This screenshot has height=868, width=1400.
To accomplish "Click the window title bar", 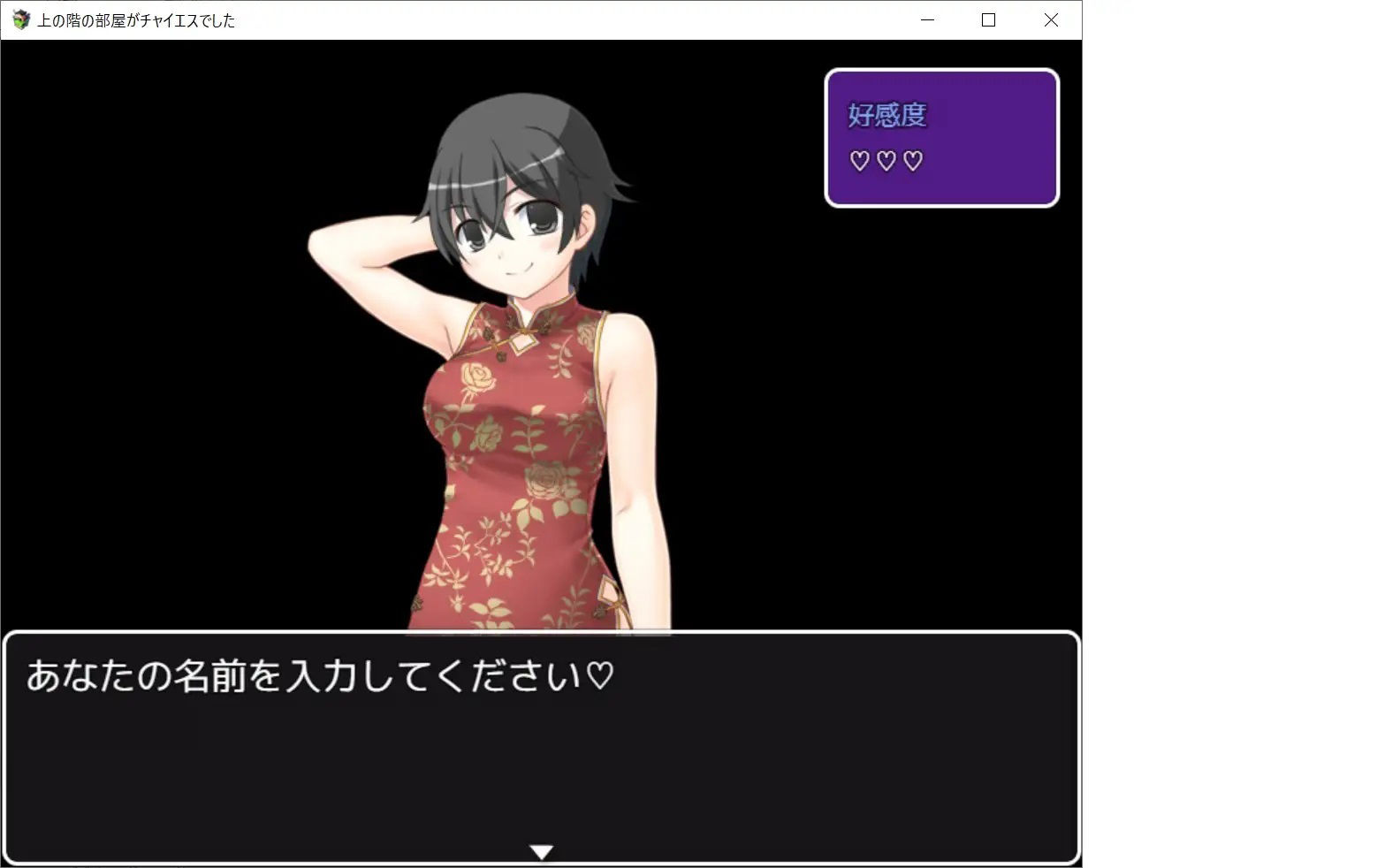I will [x=530, y=19].
